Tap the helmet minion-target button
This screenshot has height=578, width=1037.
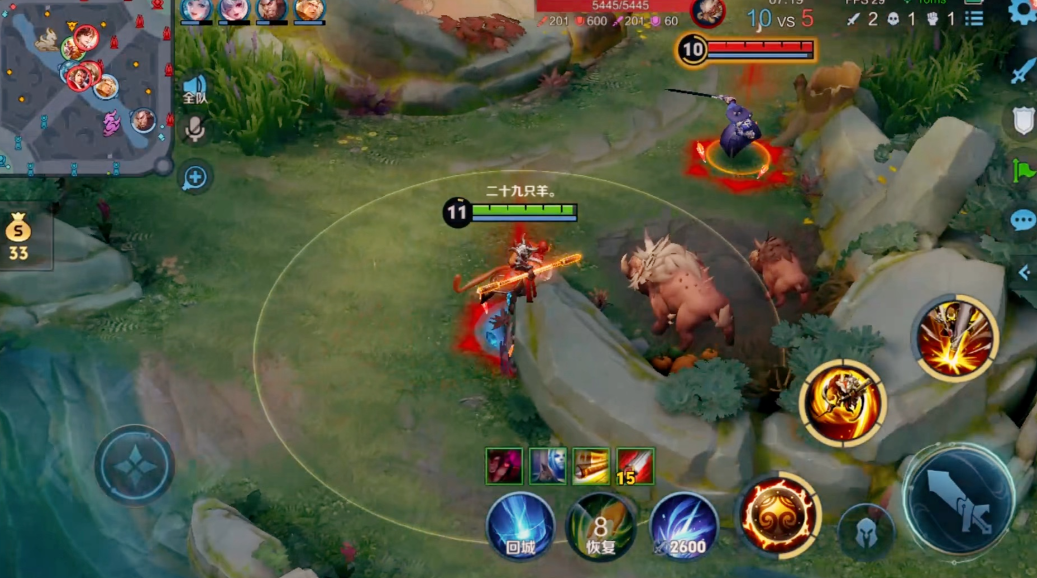pyautogui.click(x=865, y=530)
